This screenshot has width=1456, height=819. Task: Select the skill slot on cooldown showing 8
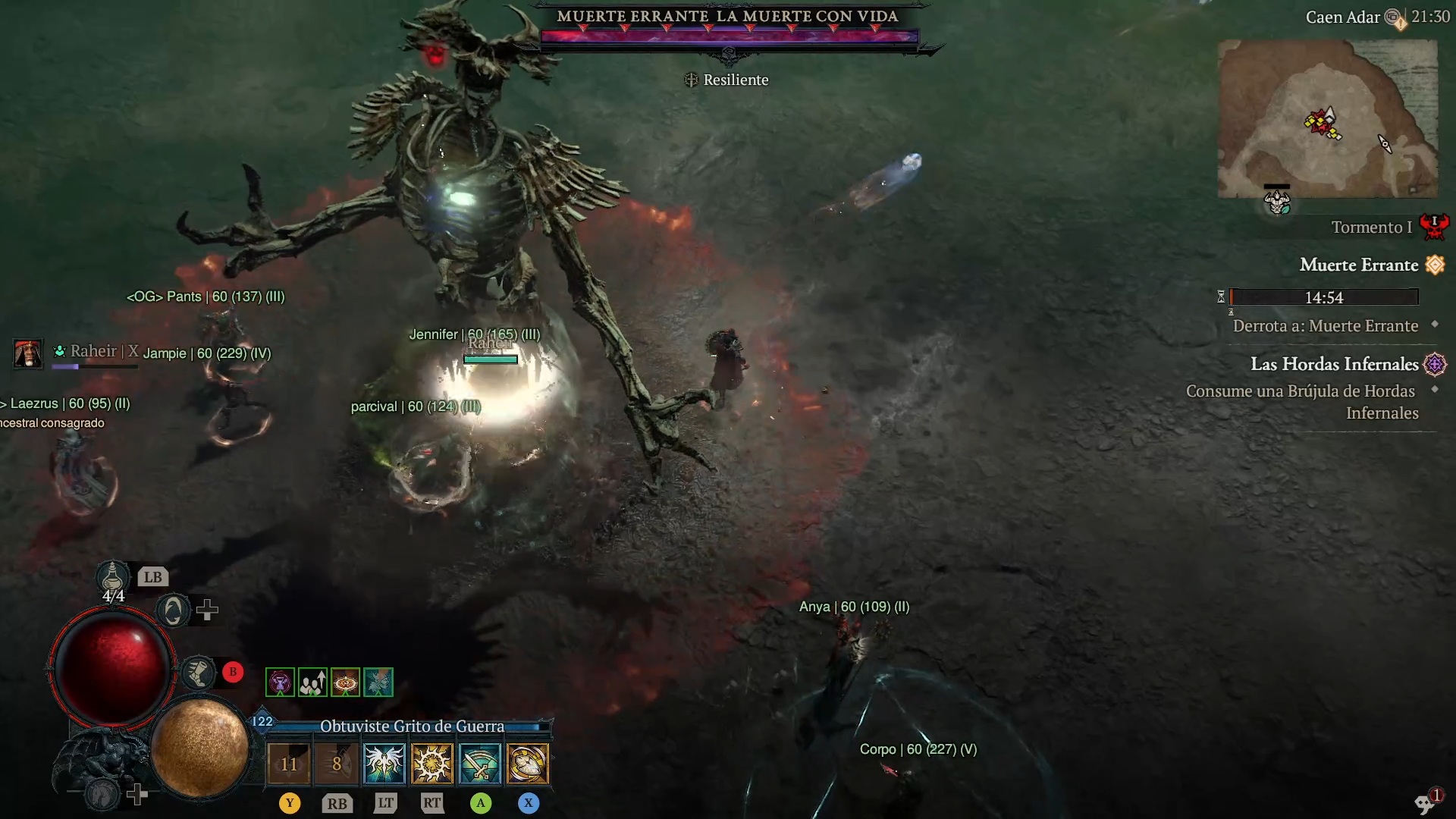337,763
